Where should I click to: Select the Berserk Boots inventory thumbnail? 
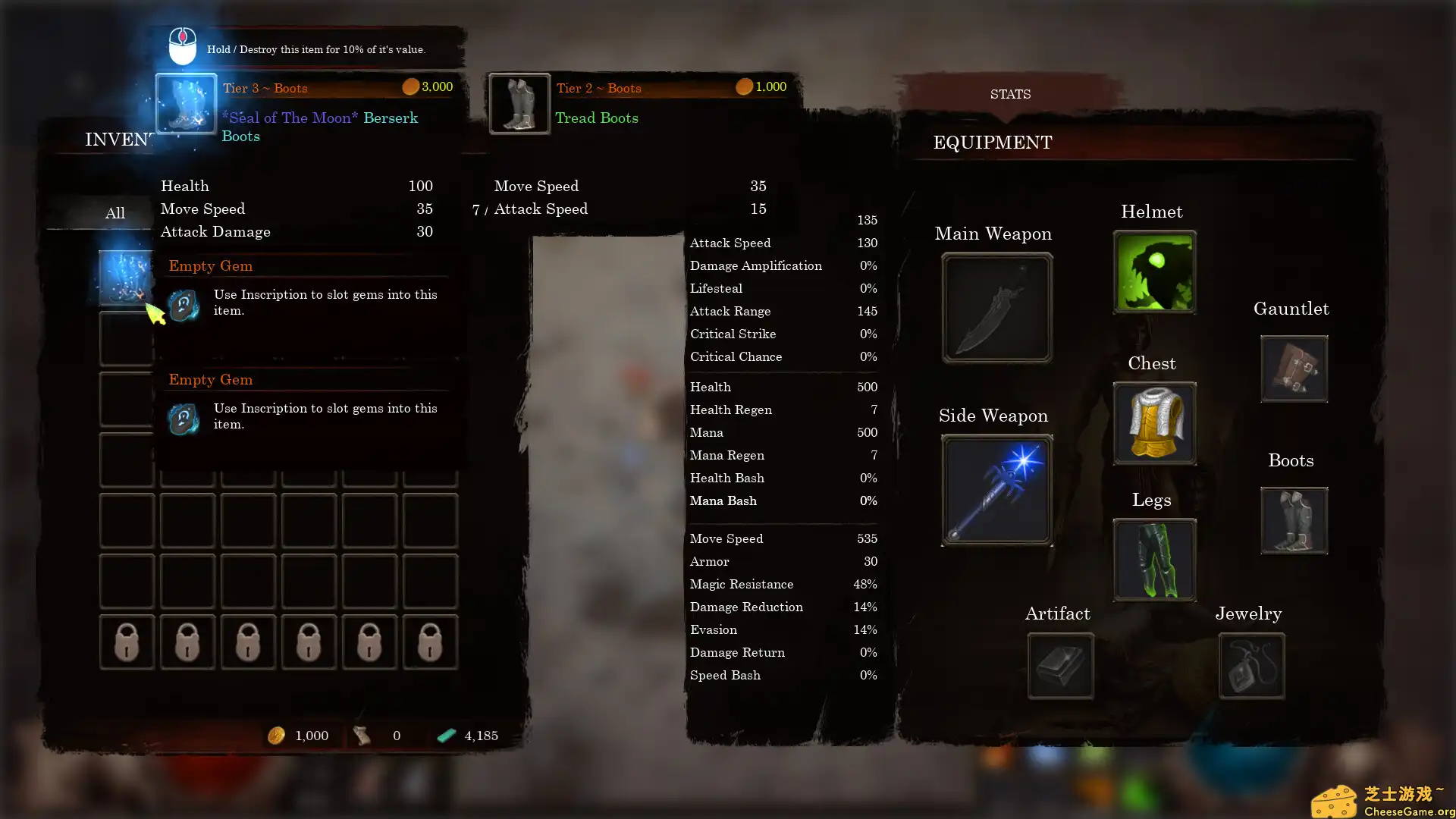(185, 105)
